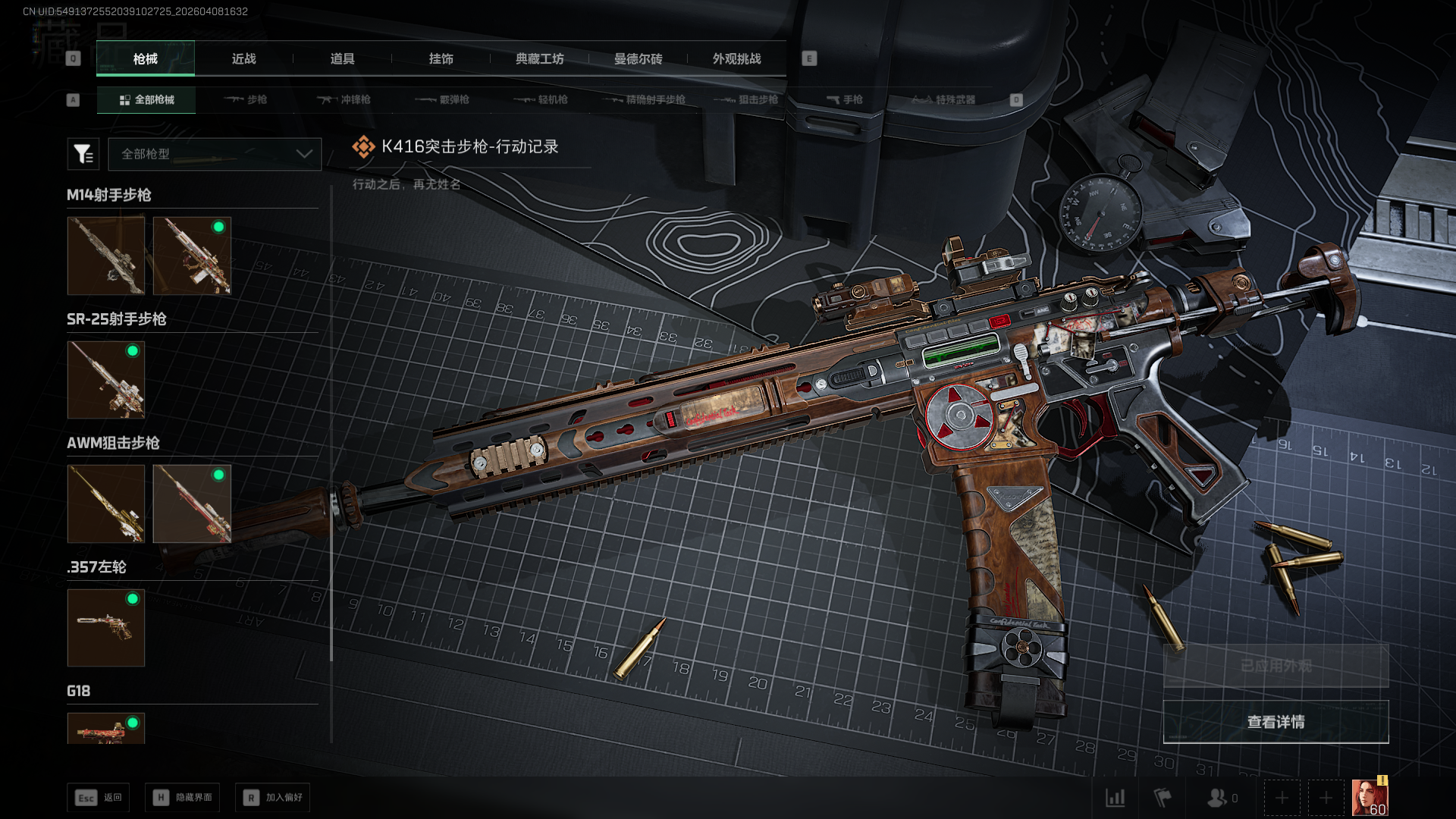Choose the .357左轮 revolver skin thumbnail
1456x819 pixels.
[x=106, y=628]
